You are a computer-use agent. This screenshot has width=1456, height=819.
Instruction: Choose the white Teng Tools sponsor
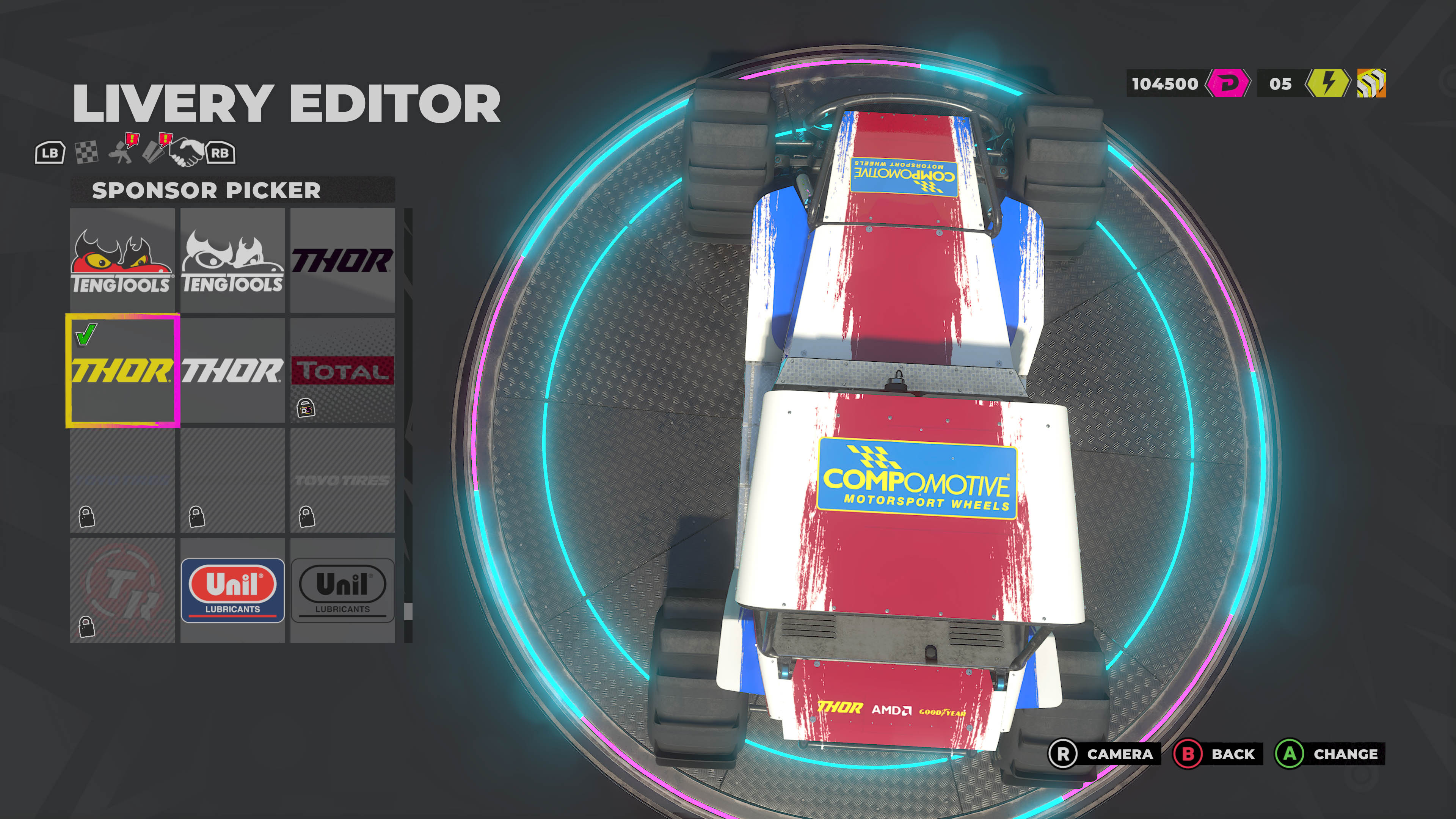(x=232, y=260)
